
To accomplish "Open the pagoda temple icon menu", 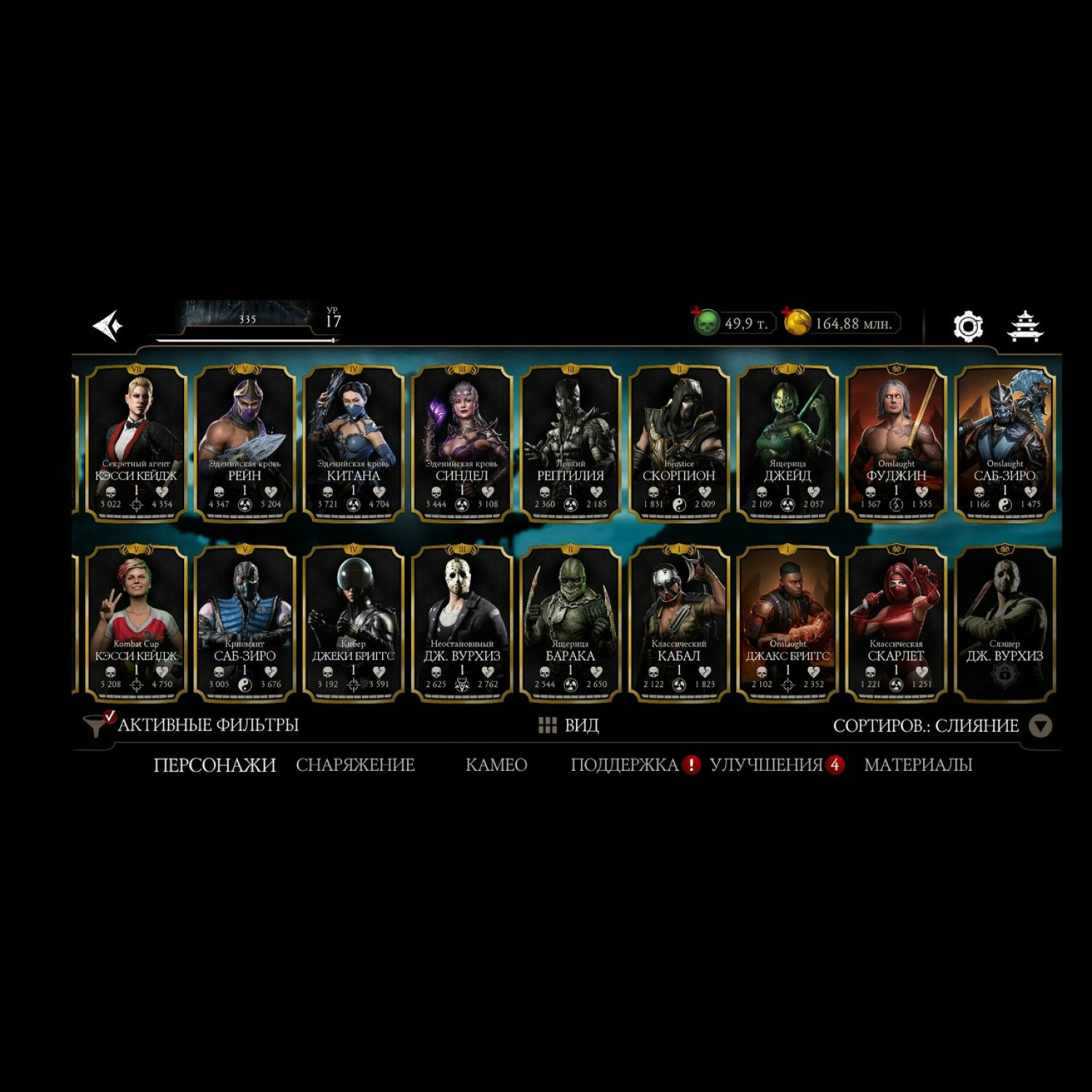I will (1024, 326).
